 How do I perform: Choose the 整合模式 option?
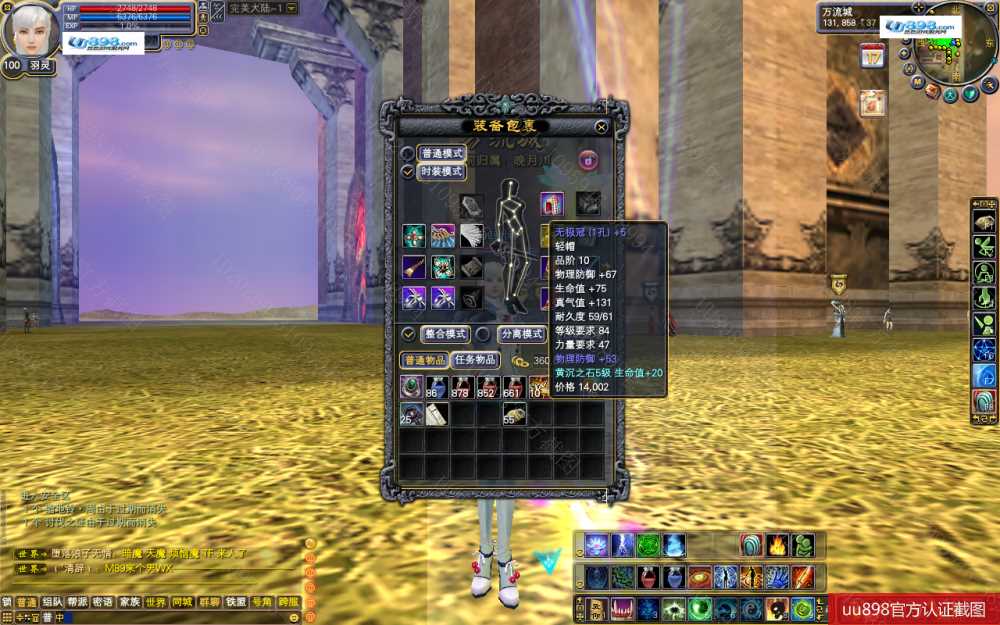tap(408, 334)
